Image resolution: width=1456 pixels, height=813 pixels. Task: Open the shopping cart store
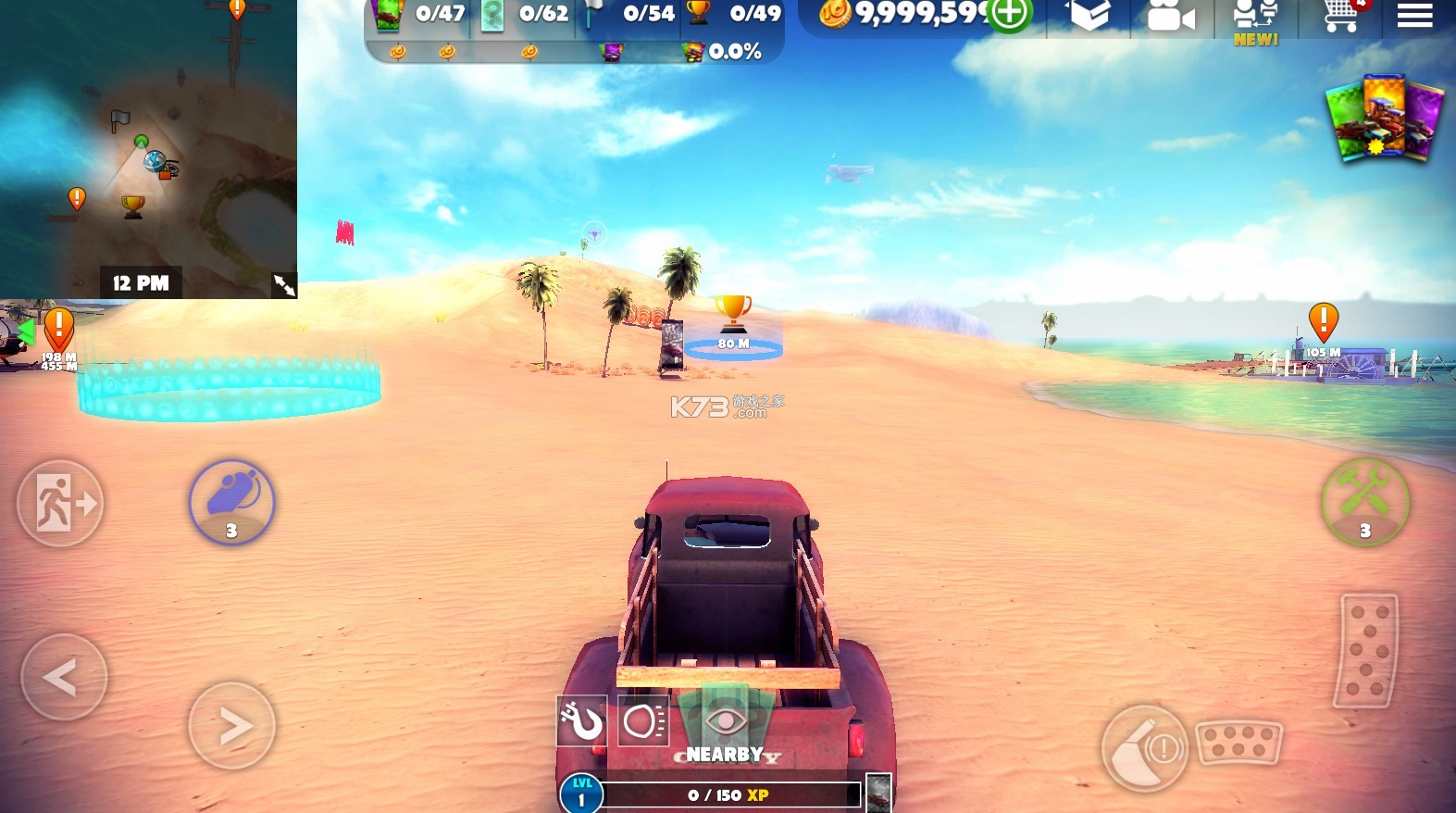click(1340, 16)
